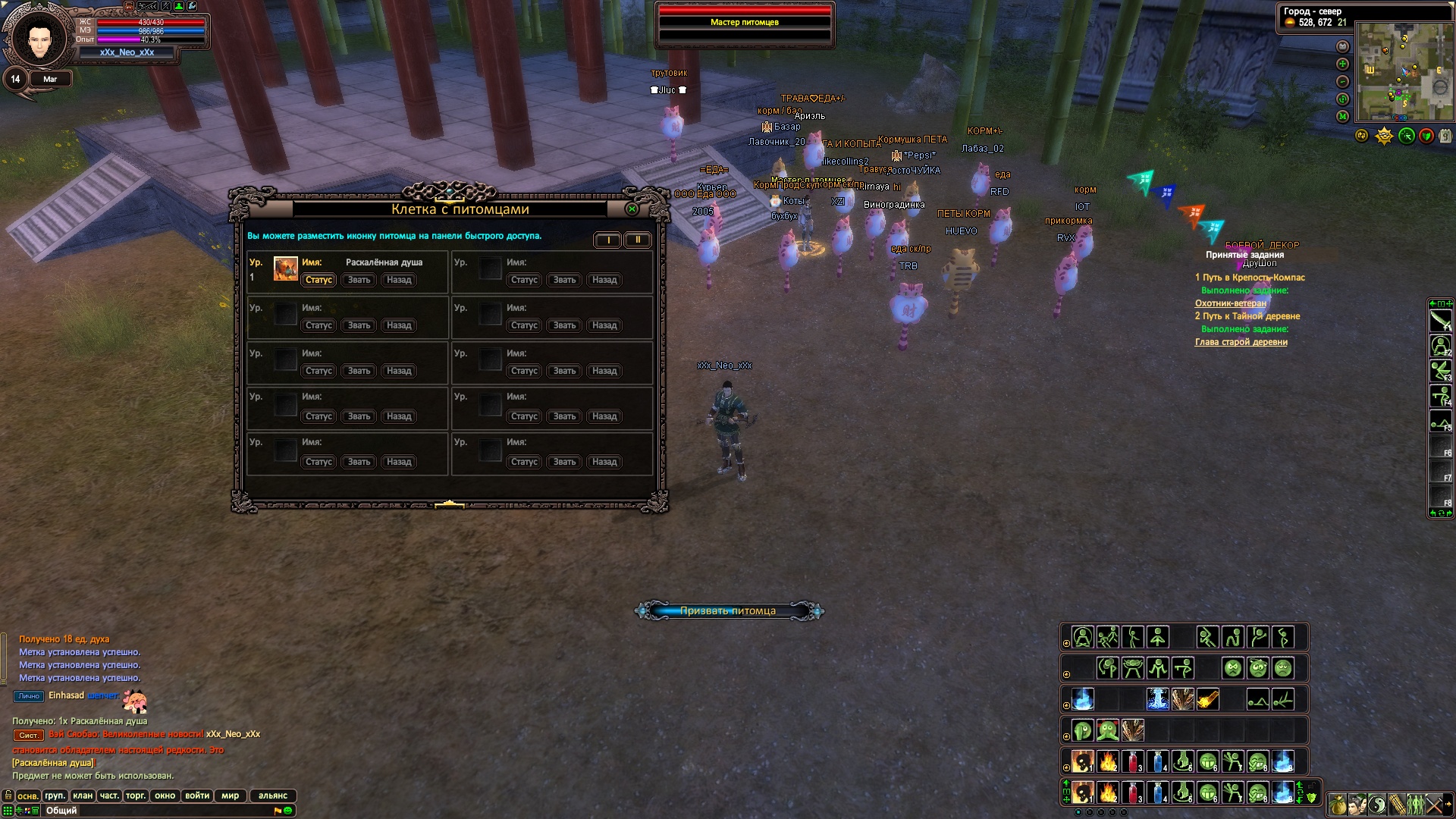The height and width of the screenshot is (819, 1456).
Task: Call the Раскалённая душа pet with Звать
Action: point(359,280)
